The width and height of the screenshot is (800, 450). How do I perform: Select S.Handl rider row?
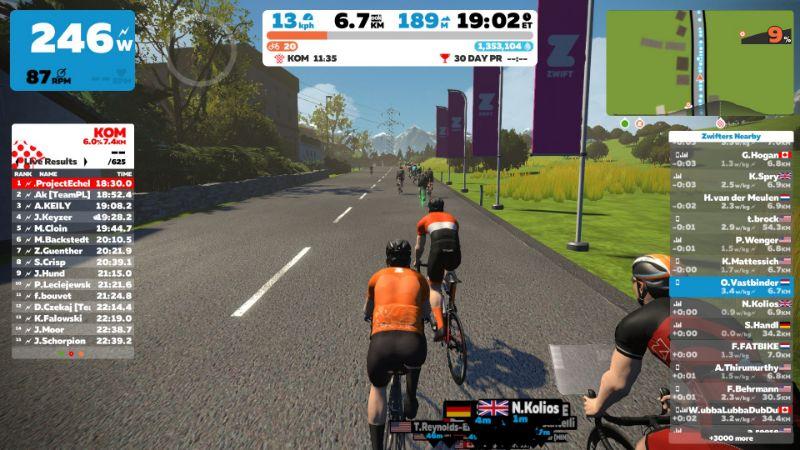coord(731,329)
